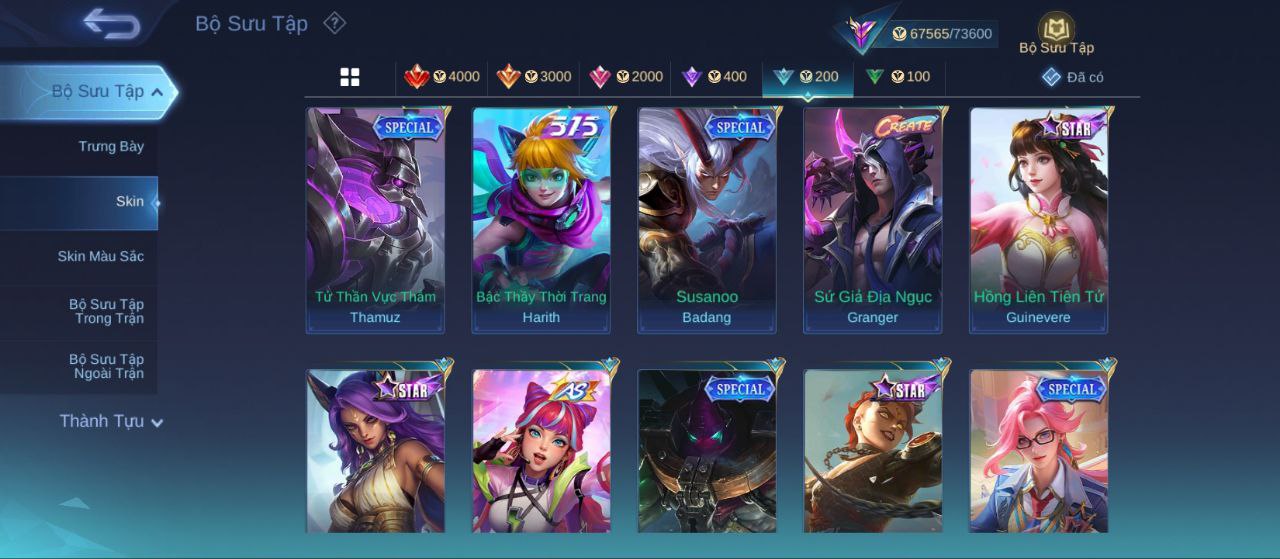Switch to the 400 points tier tab
Image resolution: width=1280 pixels, height=559 pixels.
click(715, 77)
